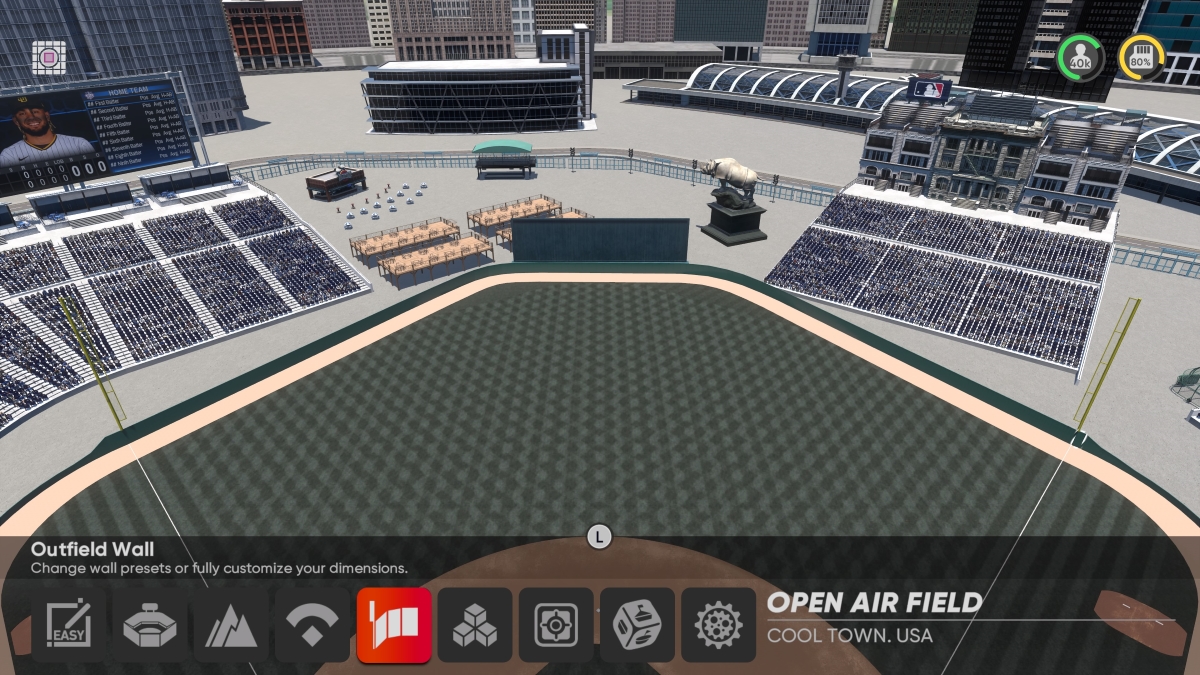This screenshot has height=675, width=1200.
Task: Select the stadium icon in the toolbar
Action: point(150,625)
